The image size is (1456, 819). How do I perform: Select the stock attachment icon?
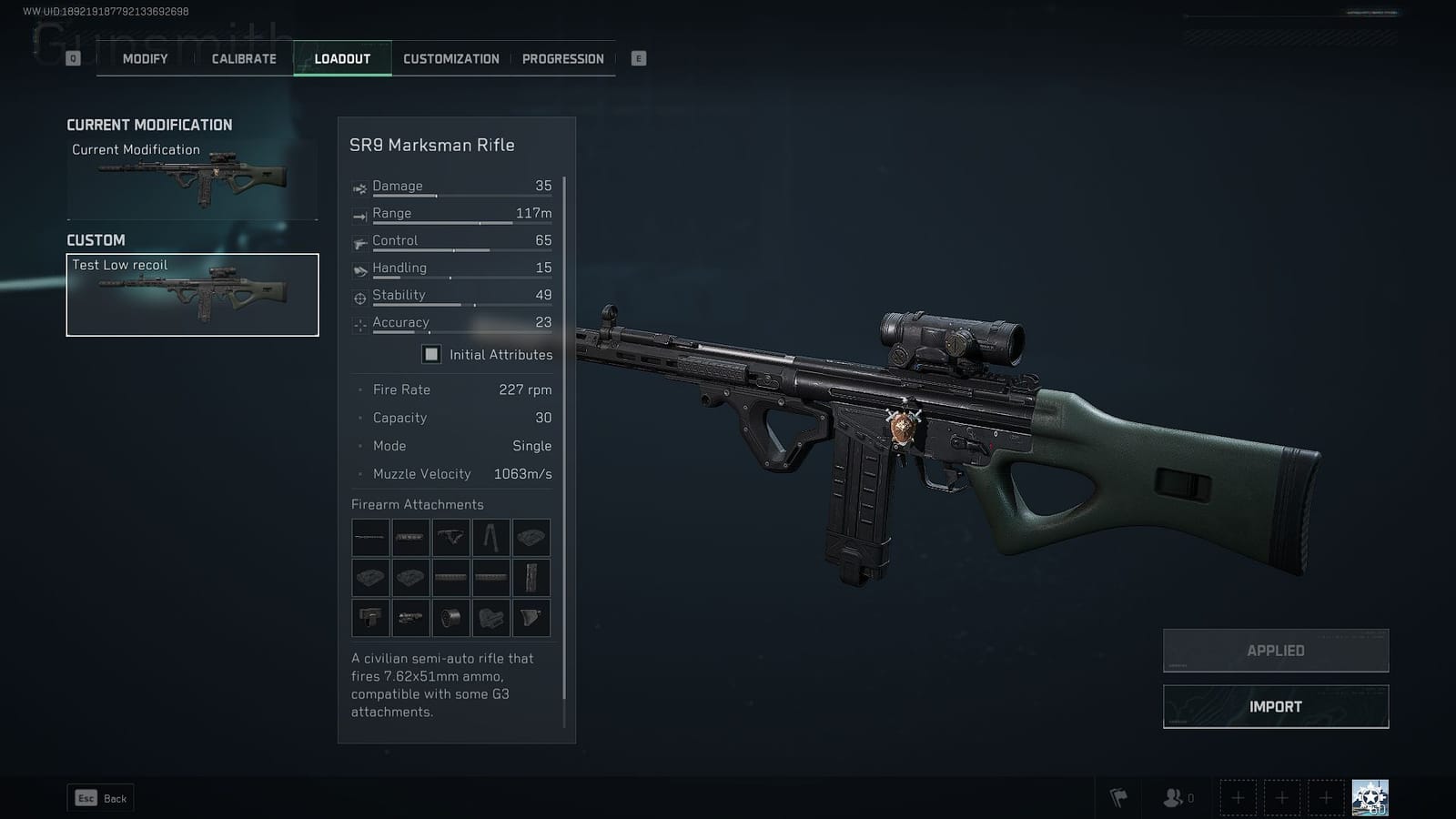click(491, 617)
